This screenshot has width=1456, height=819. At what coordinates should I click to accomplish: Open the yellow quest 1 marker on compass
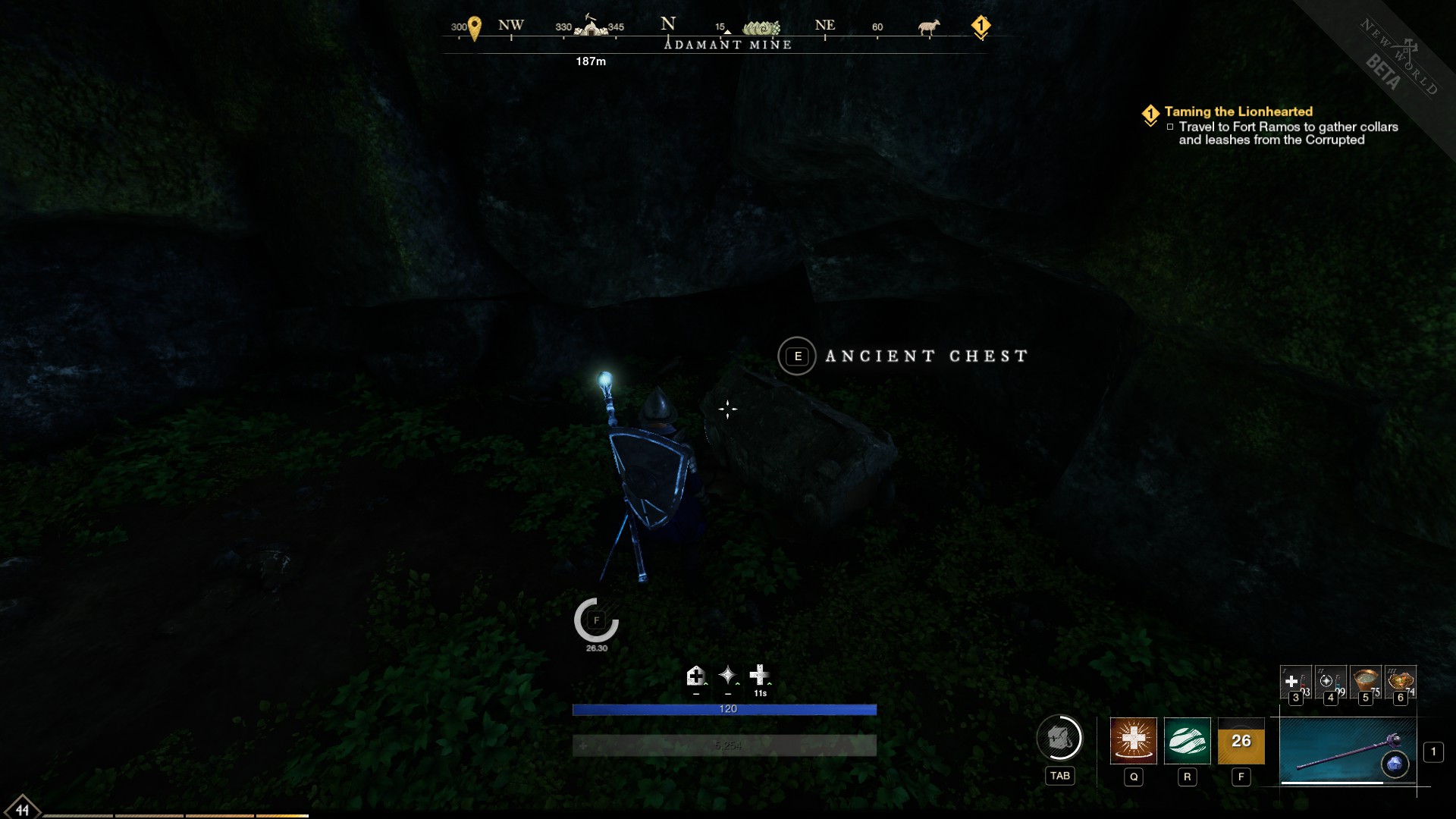[982, 25]
